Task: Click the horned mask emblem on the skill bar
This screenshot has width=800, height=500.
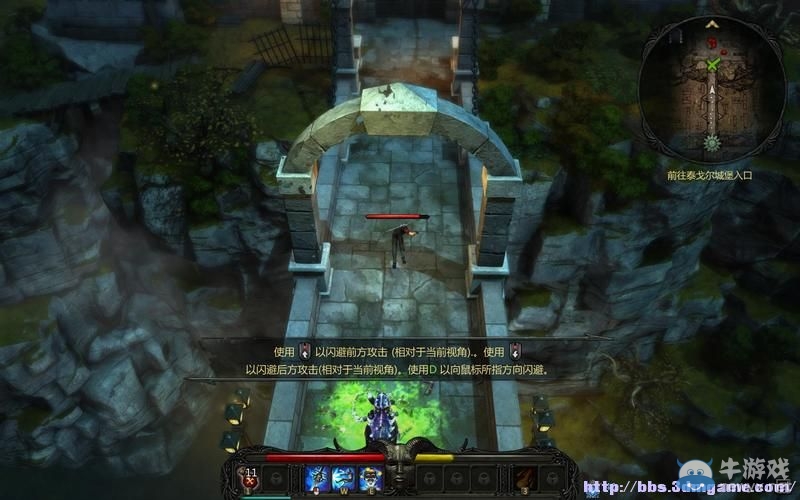Action: [x=400, y=468]
